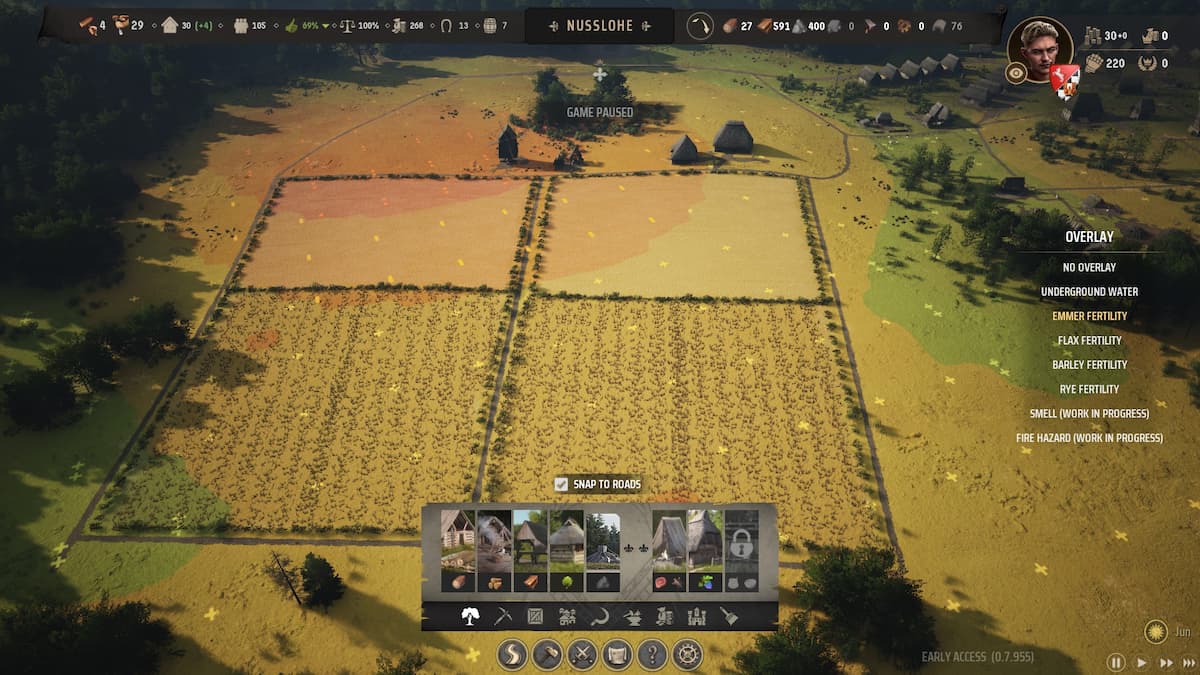Toggle the Snap to Roads checkbox
Screen dimensions: 1200x675
click(561, 484)
